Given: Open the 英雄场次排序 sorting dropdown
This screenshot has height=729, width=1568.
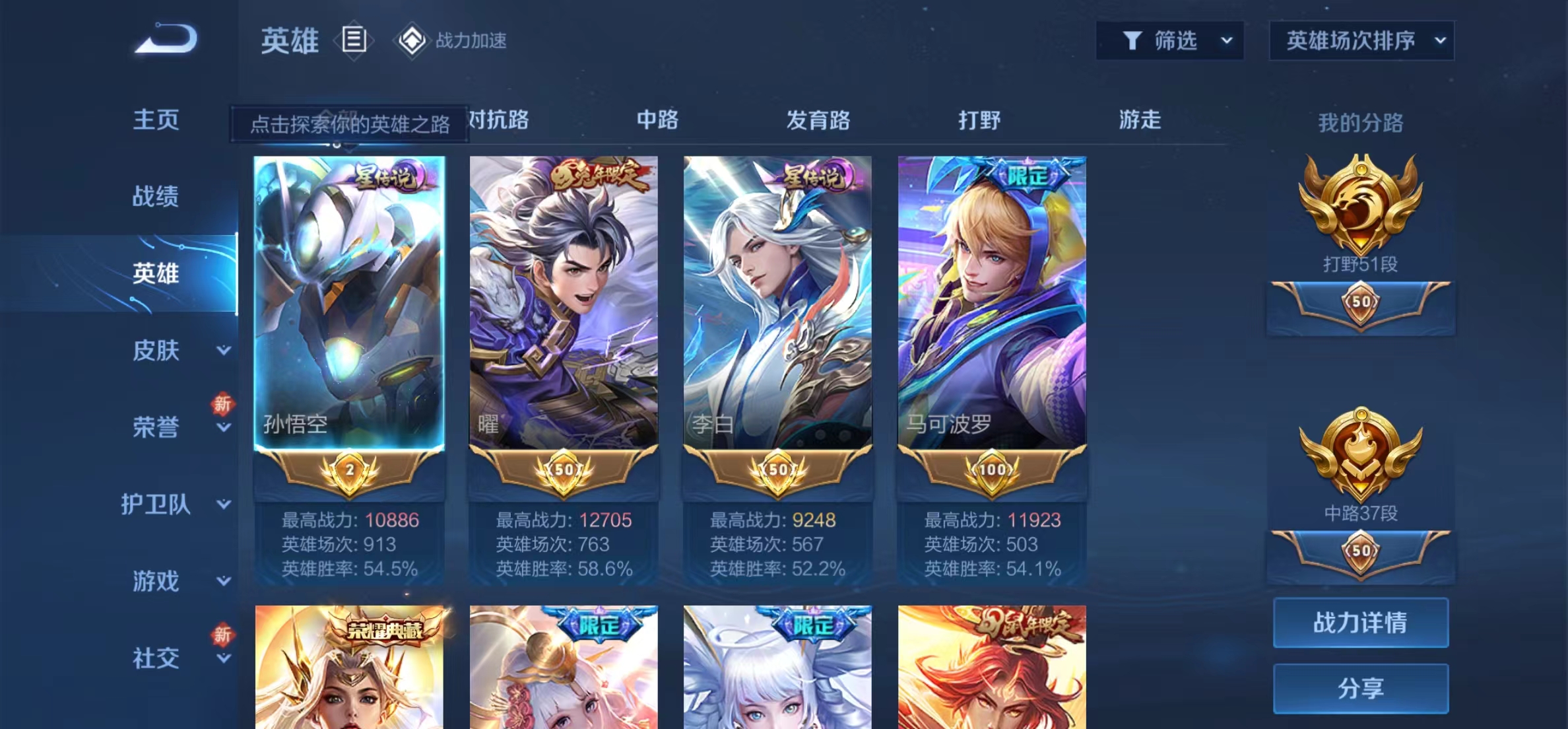Looking at the screenshot, I should [x=1361, y=40].
